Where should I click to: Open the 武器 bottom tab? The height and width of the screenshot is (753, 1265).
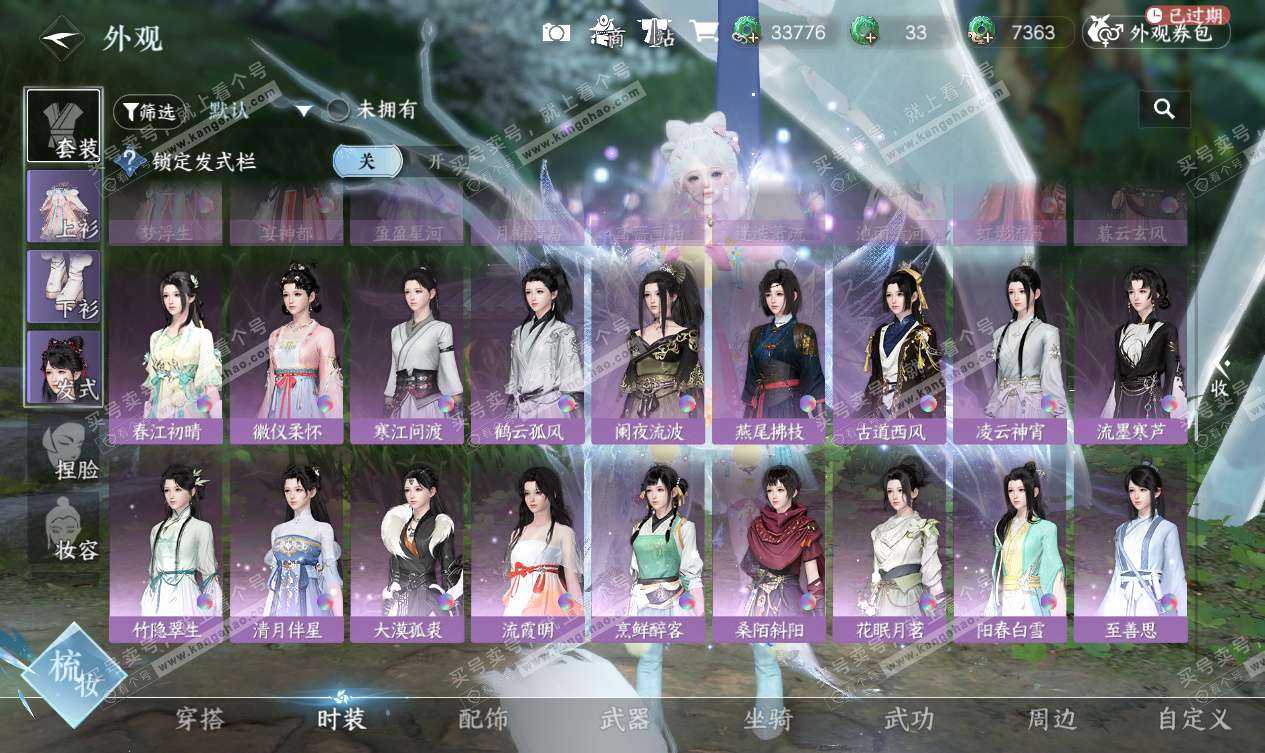pyautogui.click(x=625, y=718)
